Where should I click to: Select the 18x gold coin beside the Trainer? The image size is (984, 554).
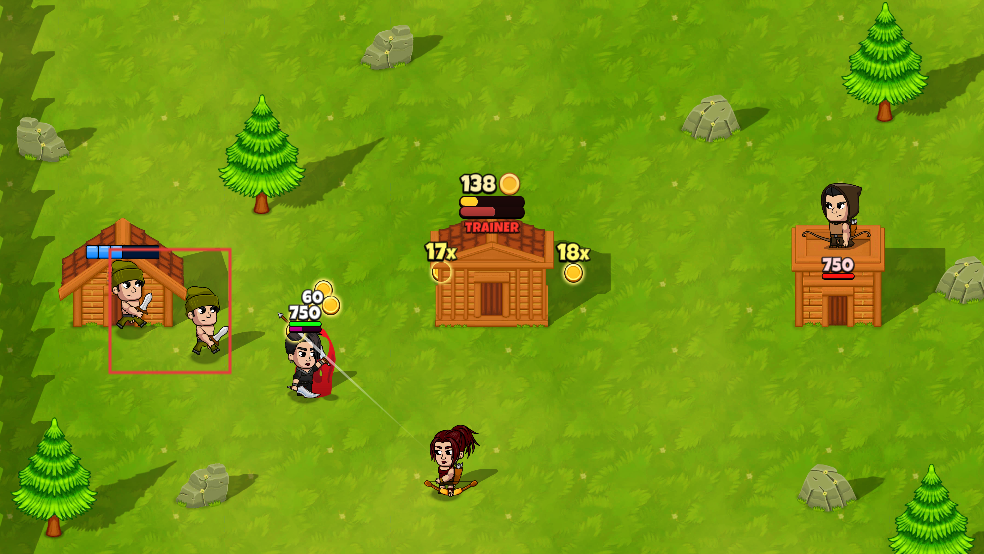(x=573, y=272)
